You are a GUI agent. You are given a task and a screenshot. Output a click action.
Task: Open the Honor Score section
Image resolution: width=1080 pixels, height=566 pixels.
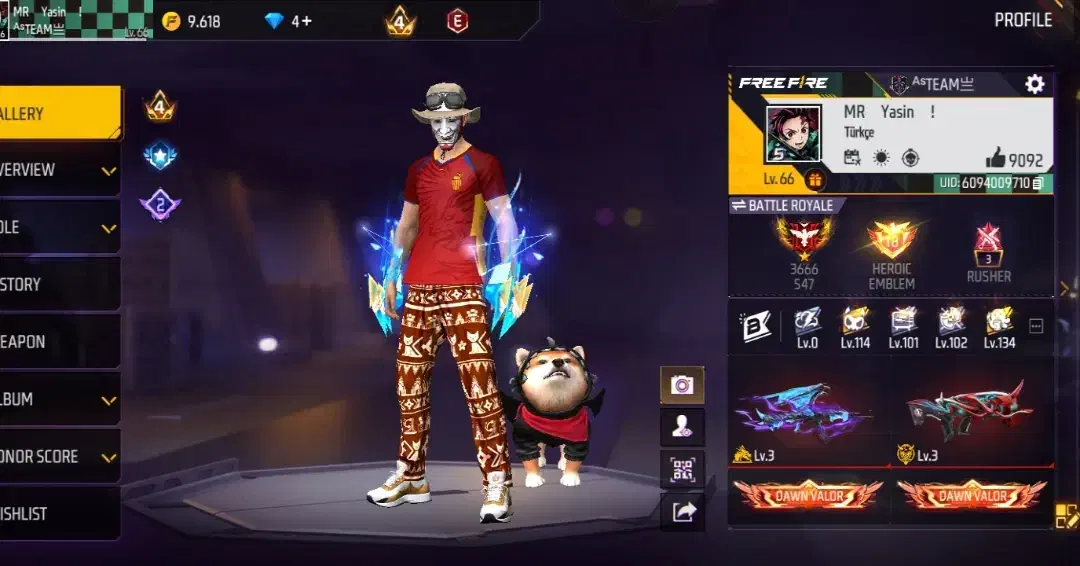click(58, 456)
